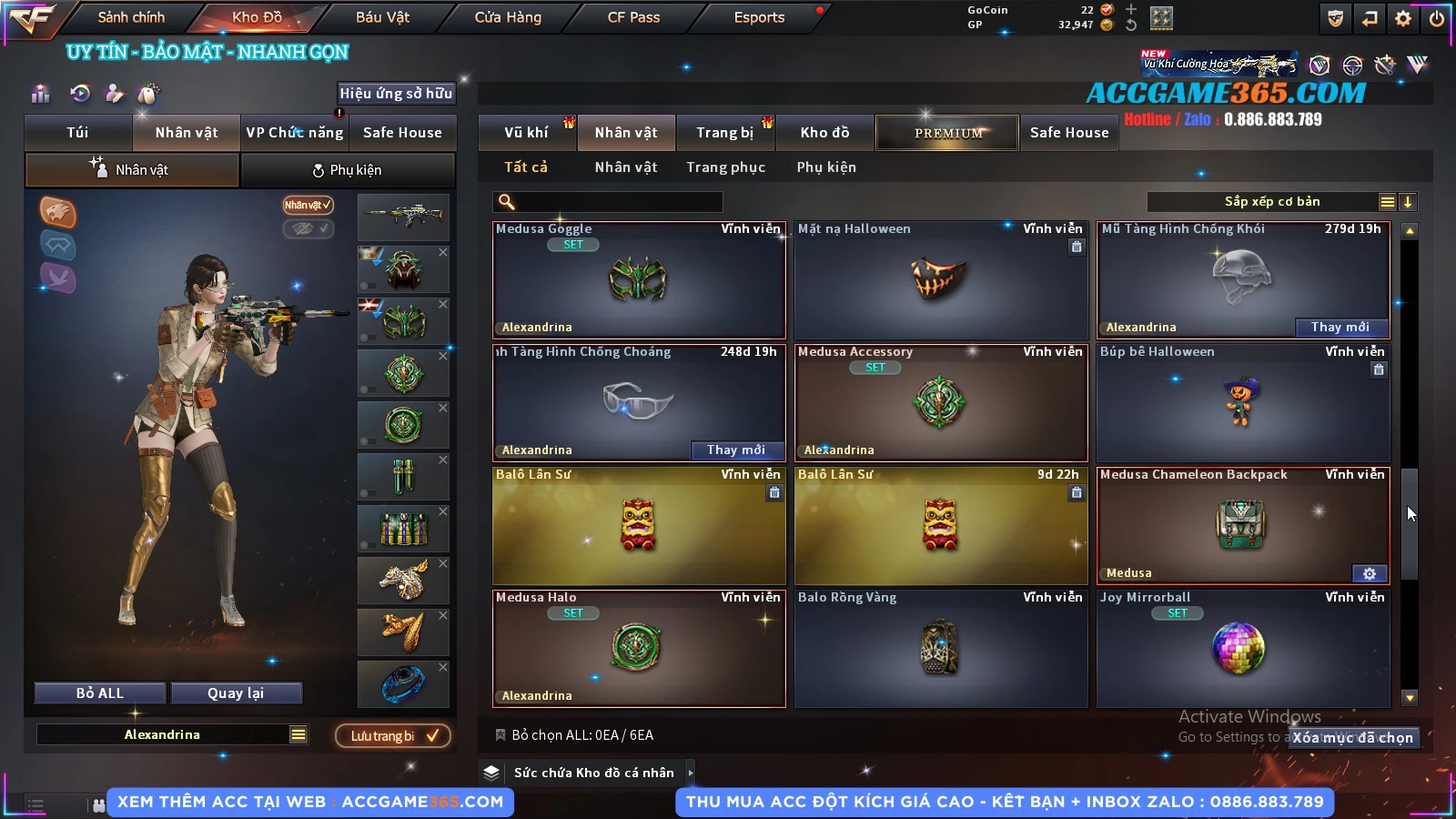Screen dimensions: 1456x819
Task: Open the PREMIUM tab
Action: coord(947,133)
